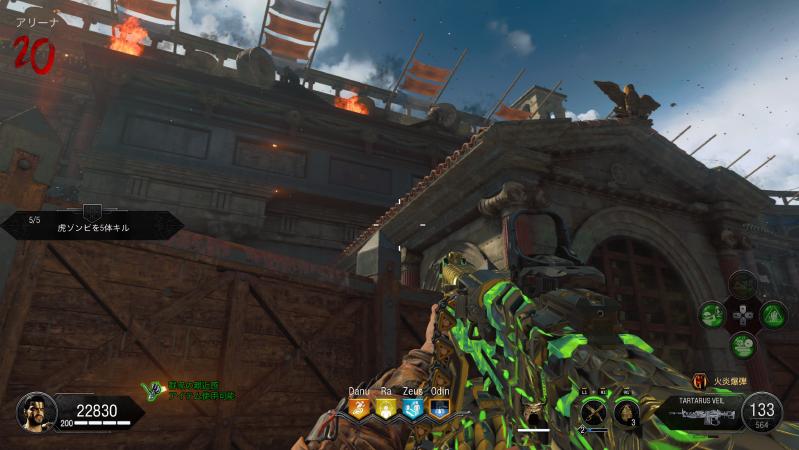Open the tiger zombie kill challenge tracker

[x=92, y=225]
